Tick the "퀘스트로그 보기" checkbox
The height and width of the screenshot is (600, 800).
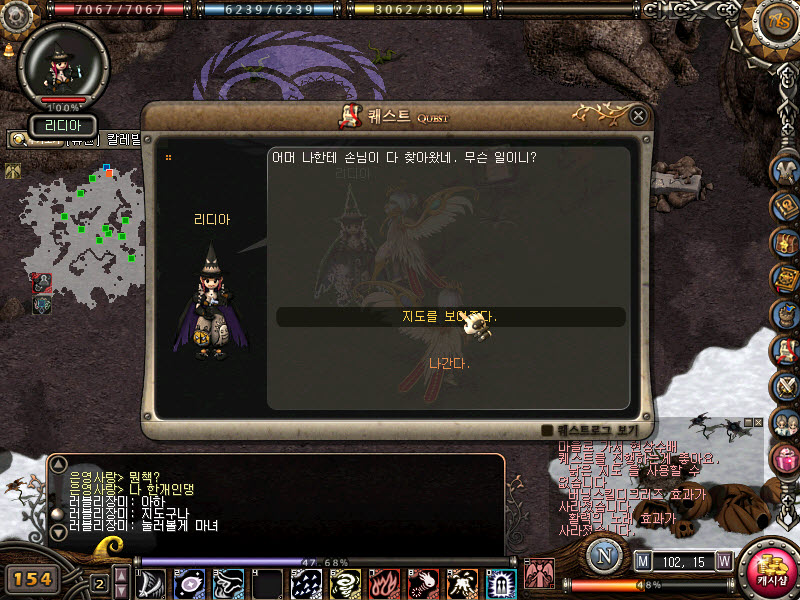coord(547,431)
